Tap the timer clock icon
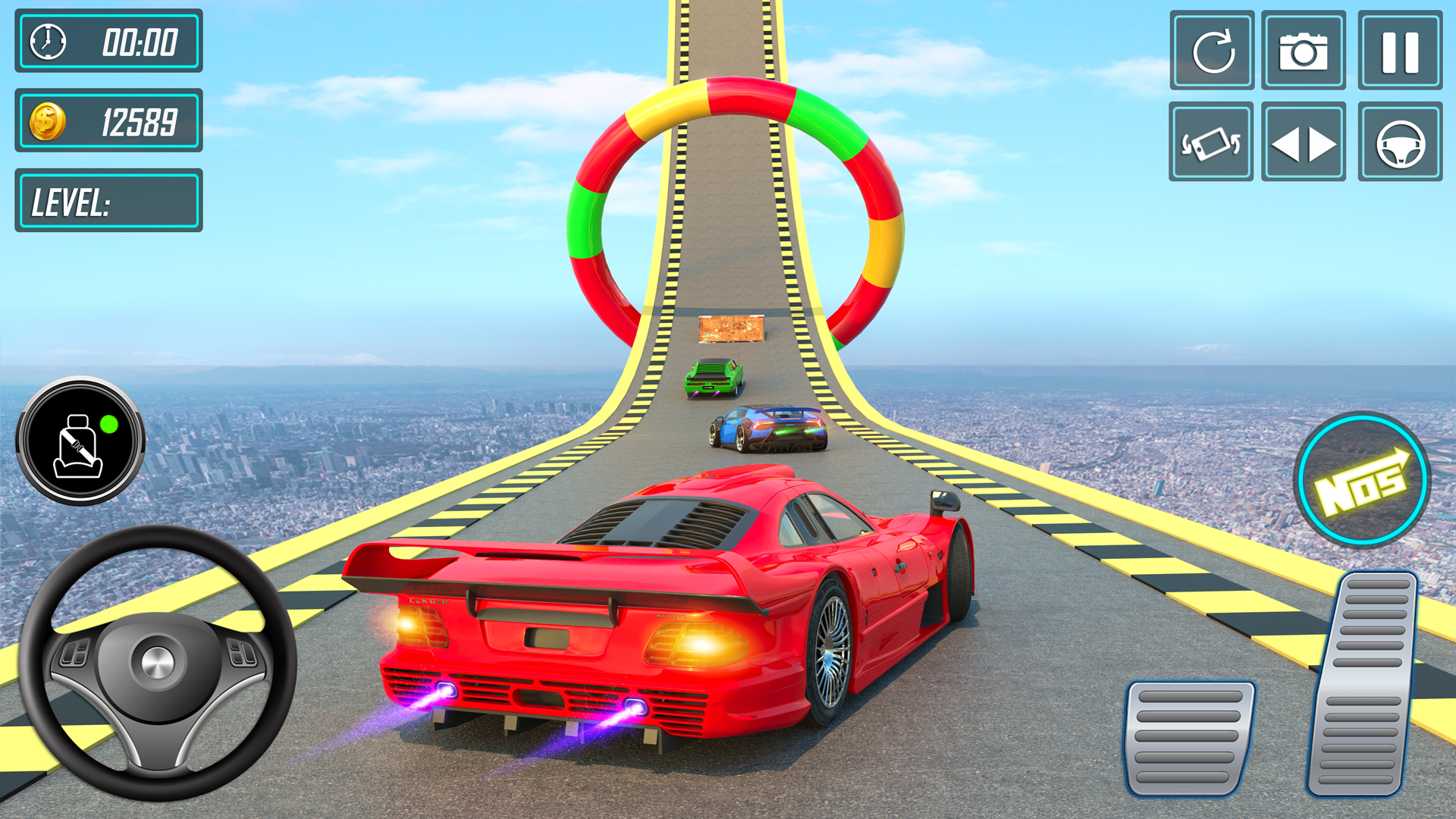This screenshot has width=1456, height=819. (47, 43)
